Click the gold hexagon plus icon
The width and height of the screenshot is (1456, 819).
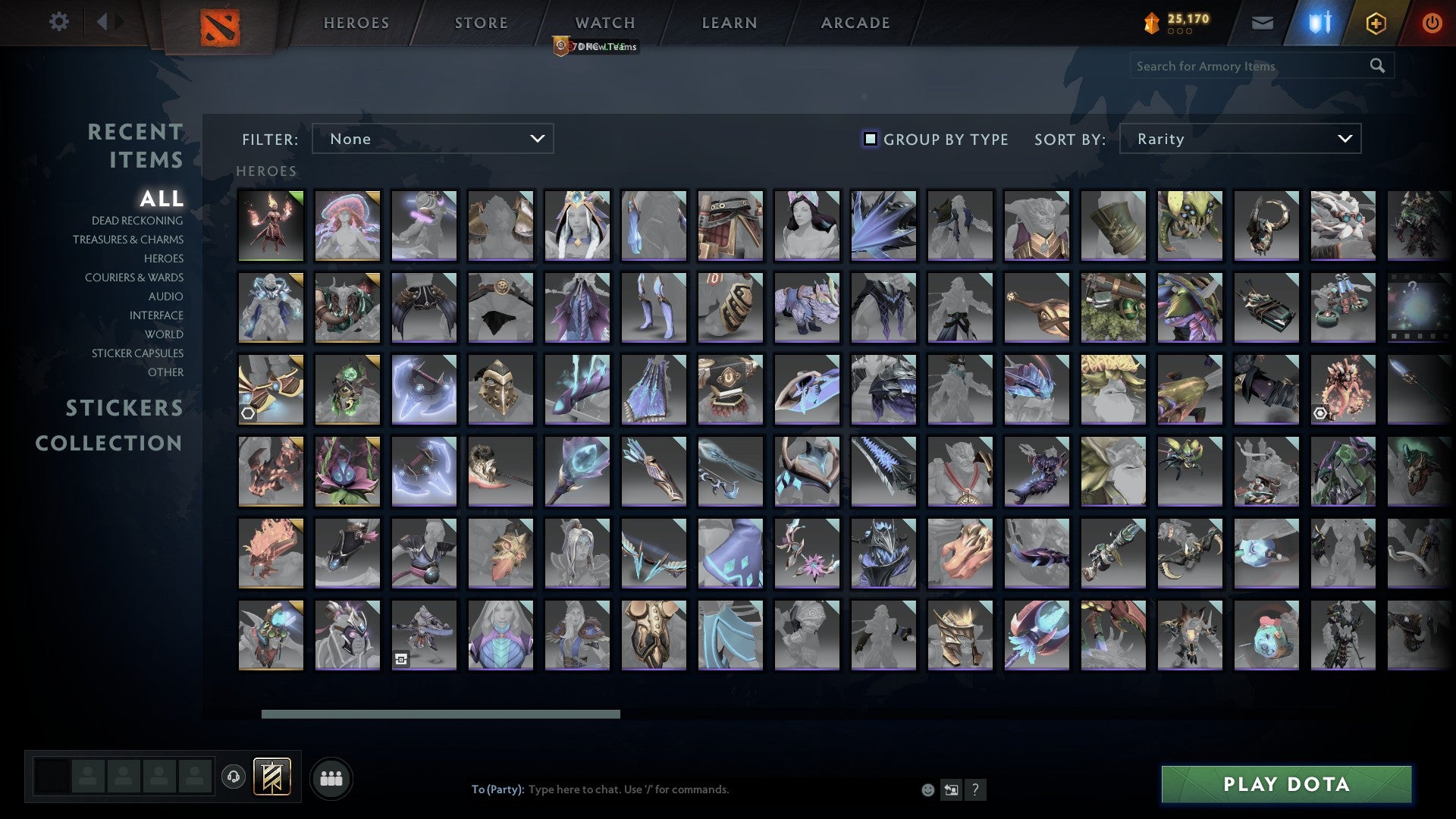click(x=1375, y=23)
